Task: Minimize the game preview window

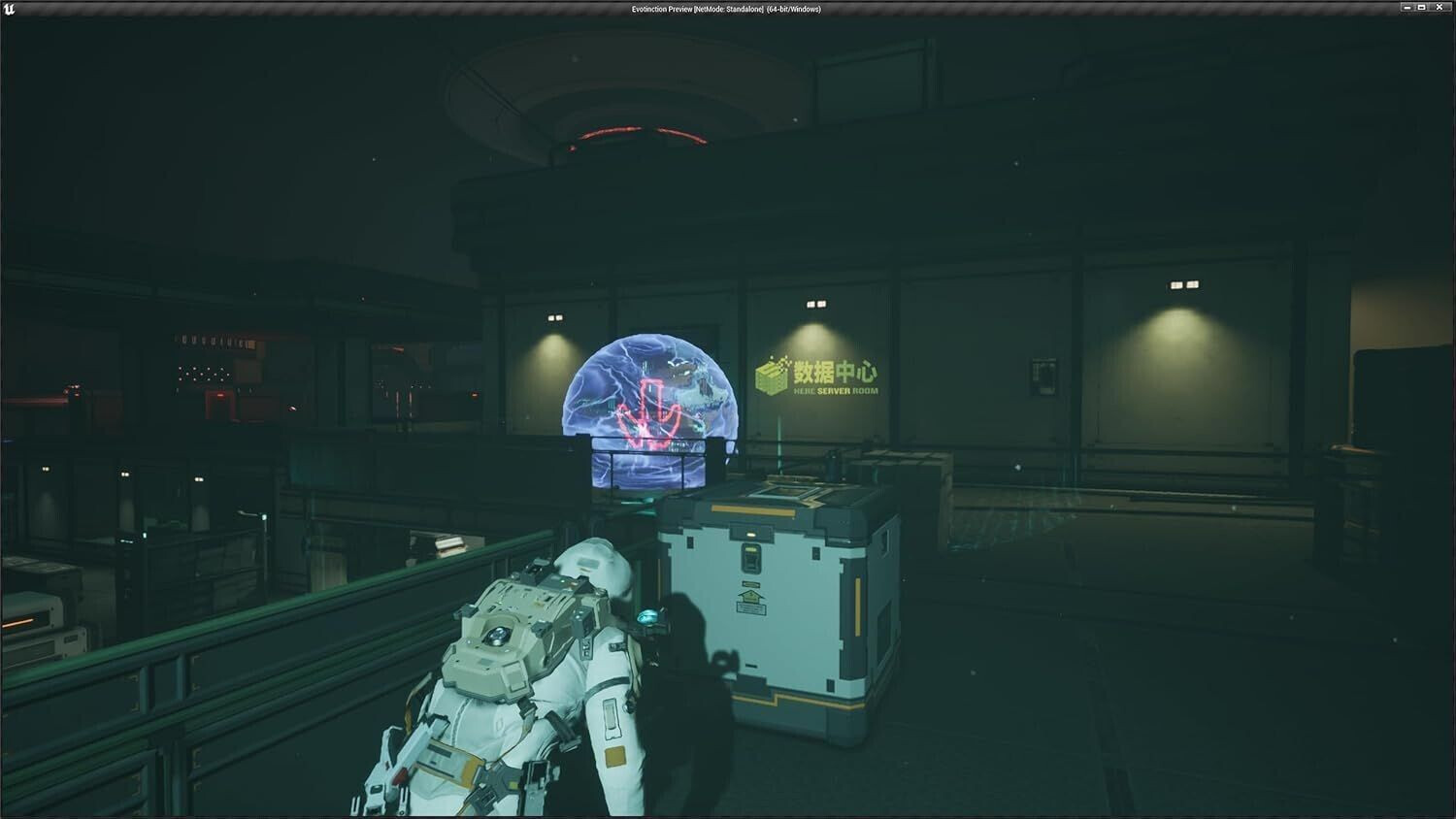Action: [1406, 8]
